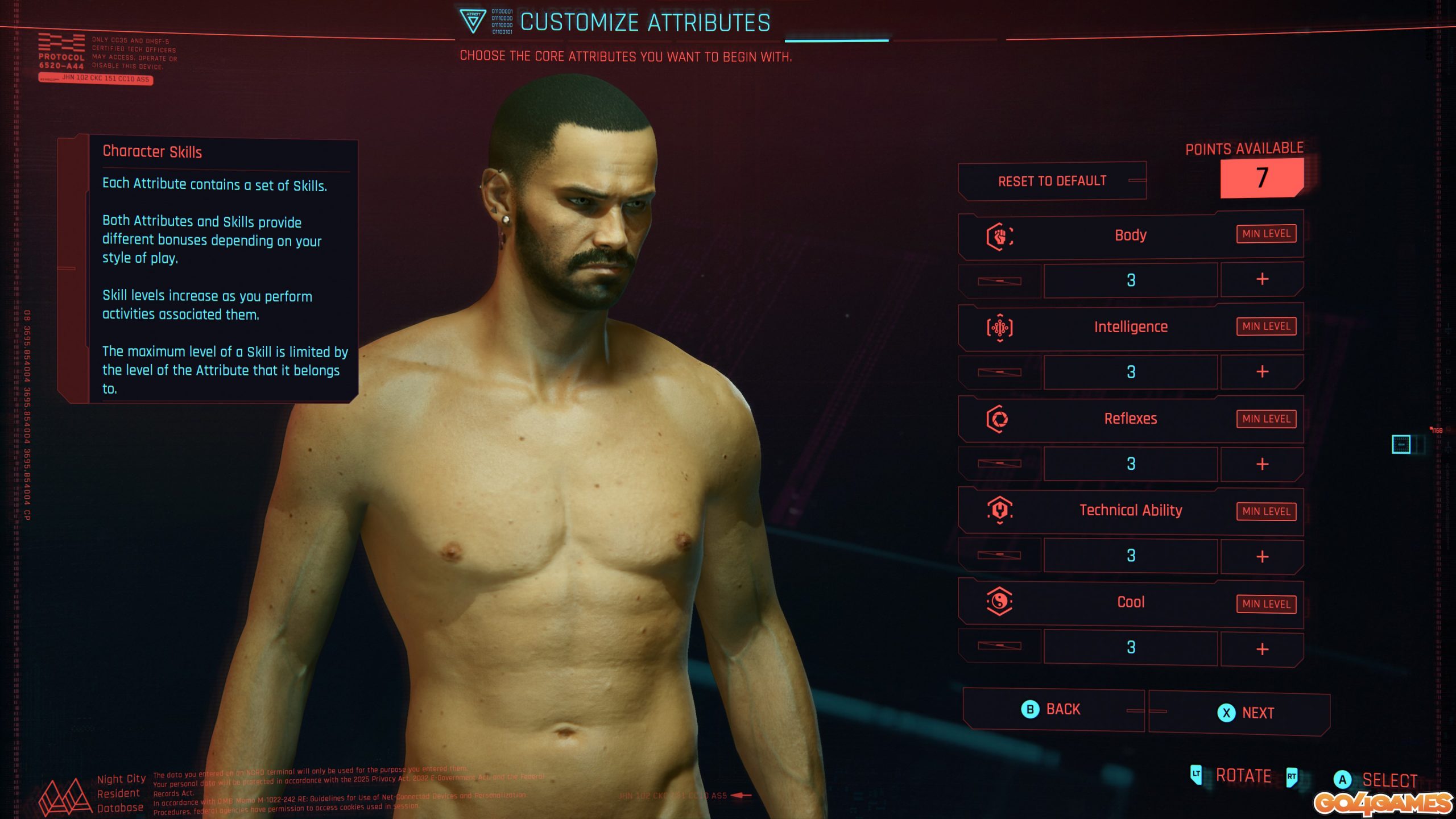Choose the Intelligence attribute row
The height and width of the screenshot is (819, 1456).
(x=1130, y=327)
